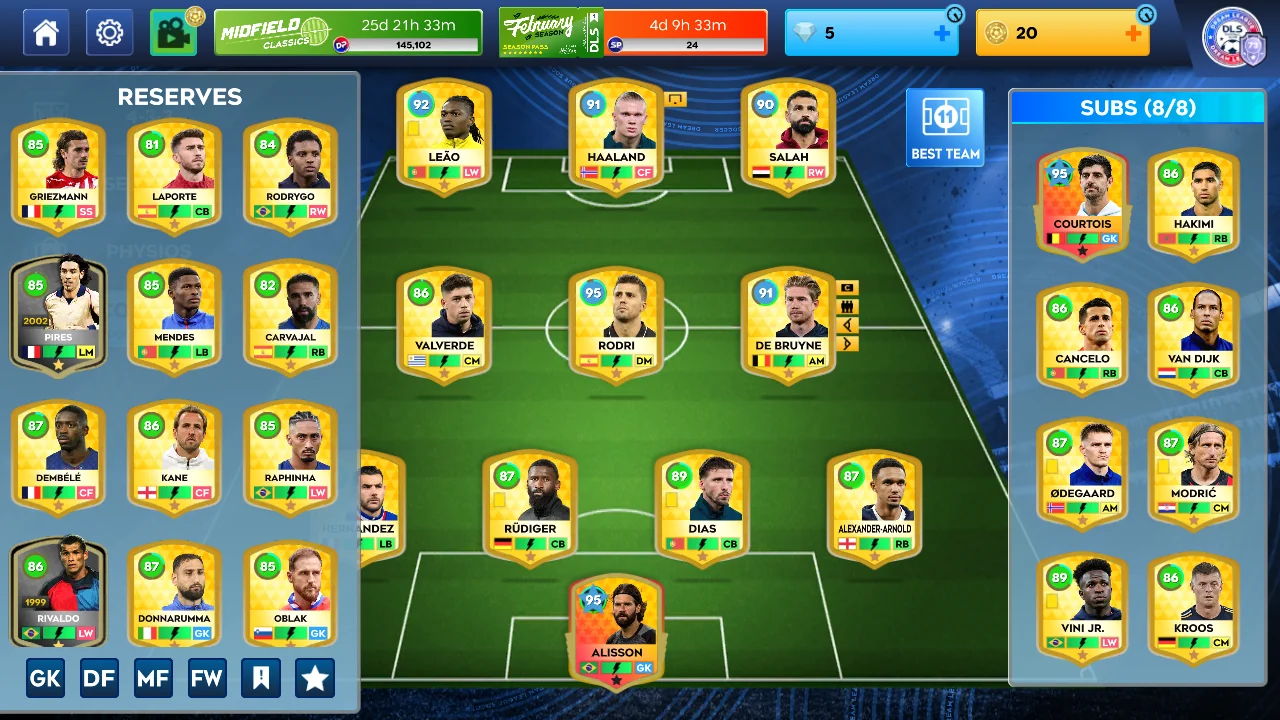
Task: Show favourite players with the star filter
Action: click(315, 679)
